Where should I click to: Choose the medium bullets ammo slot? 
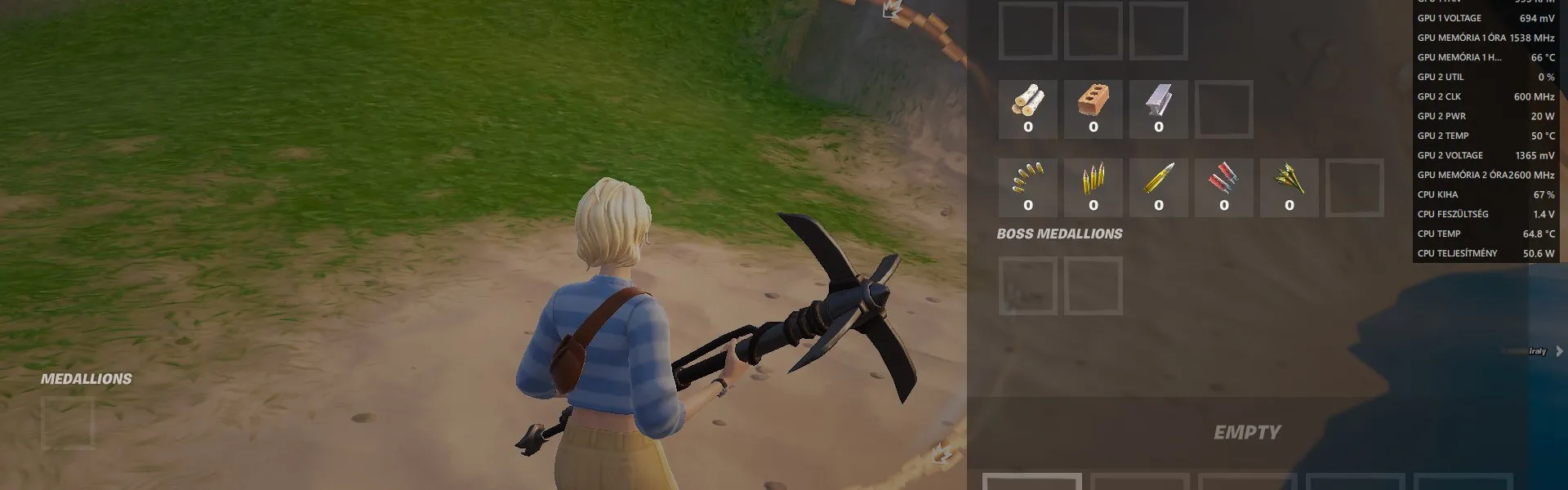[1093, 187]
